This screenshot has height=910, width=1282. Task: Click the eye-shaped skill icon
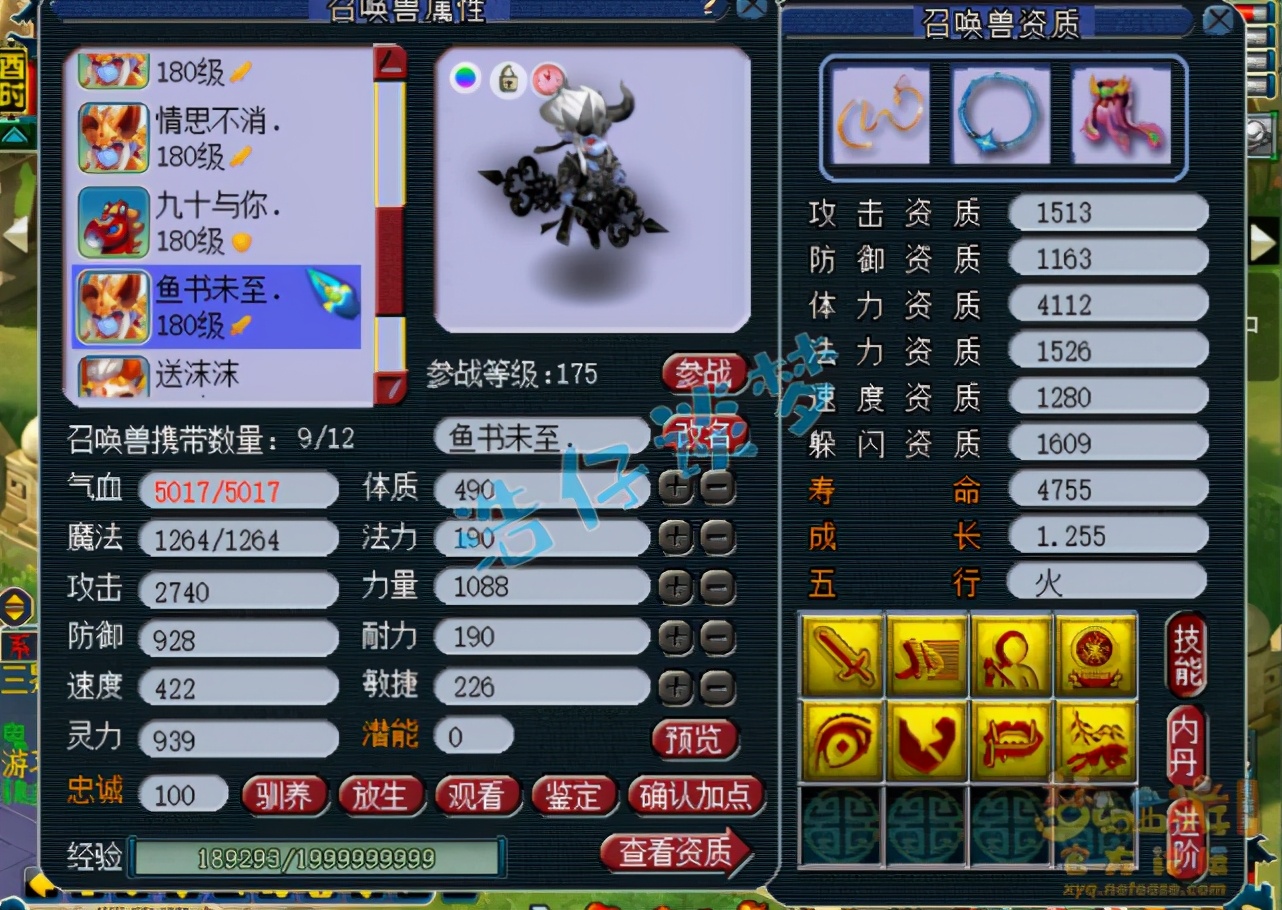click(x=840, y=742)
